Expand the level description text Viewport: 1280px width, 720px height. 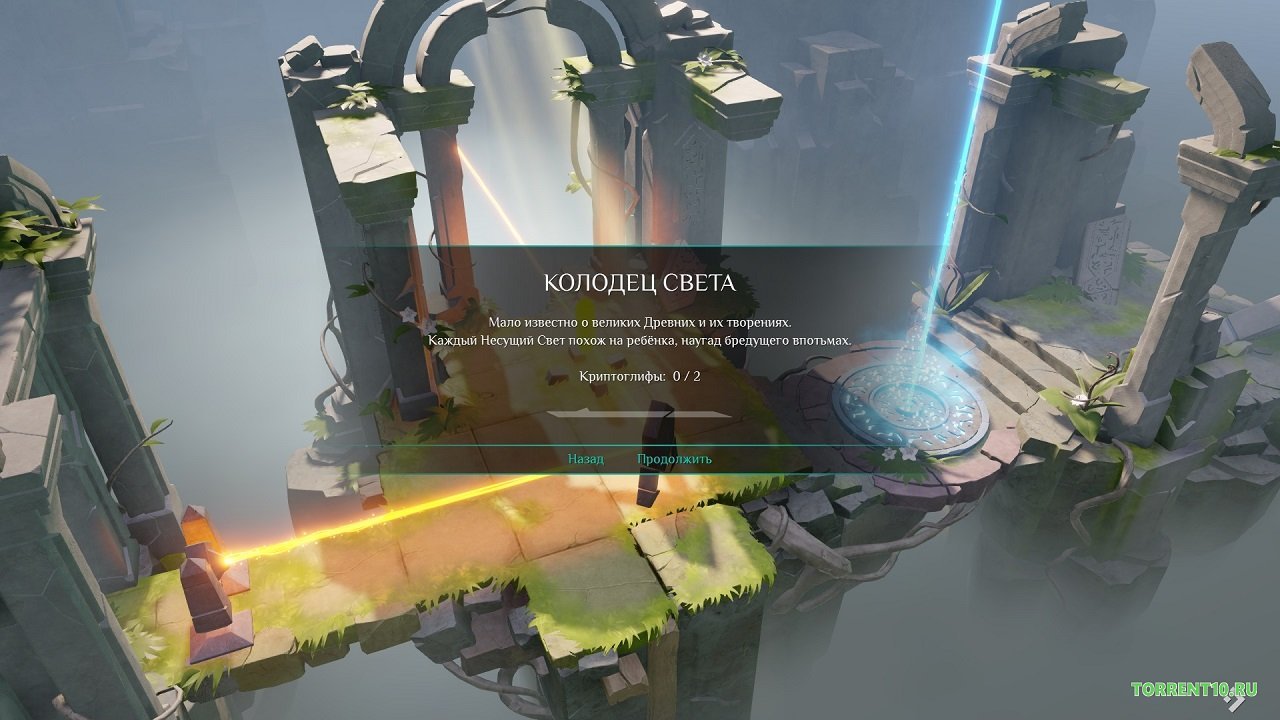click(x=640, y=331)
